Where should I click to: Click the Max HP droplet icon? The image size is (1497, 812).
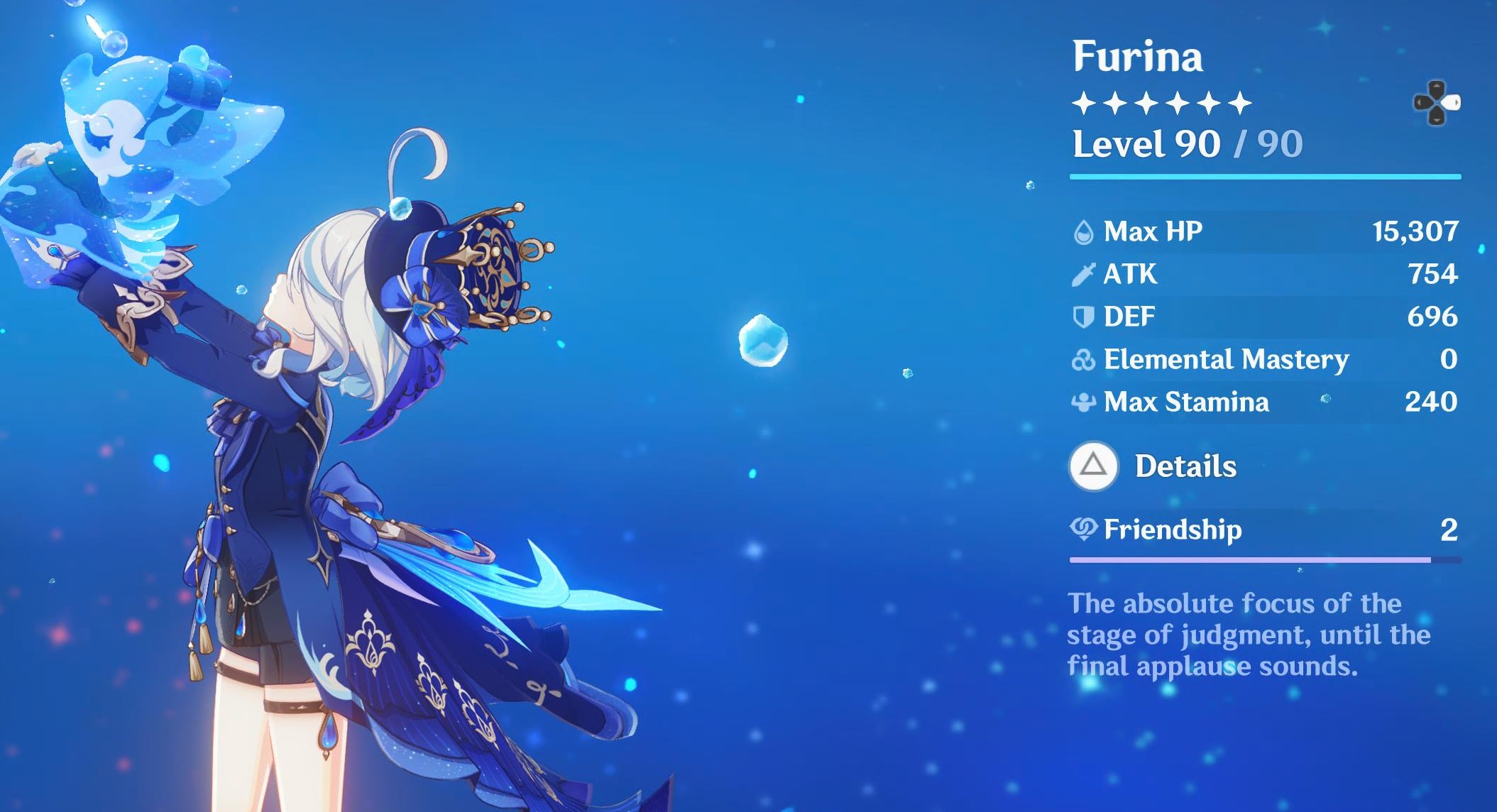[1084, 231]
